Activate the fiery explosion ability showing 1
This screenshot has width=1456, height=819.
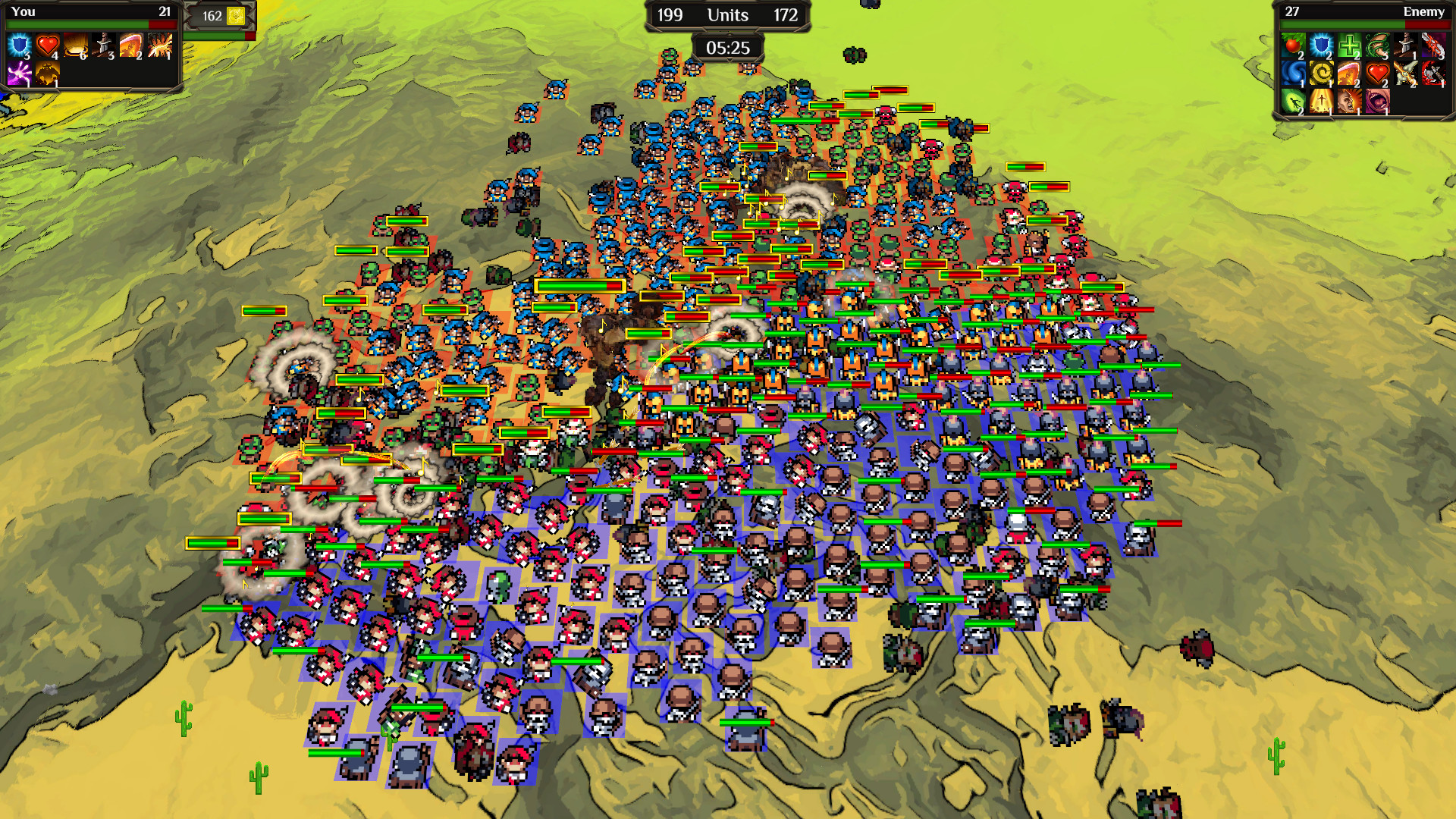click(158, 45)
